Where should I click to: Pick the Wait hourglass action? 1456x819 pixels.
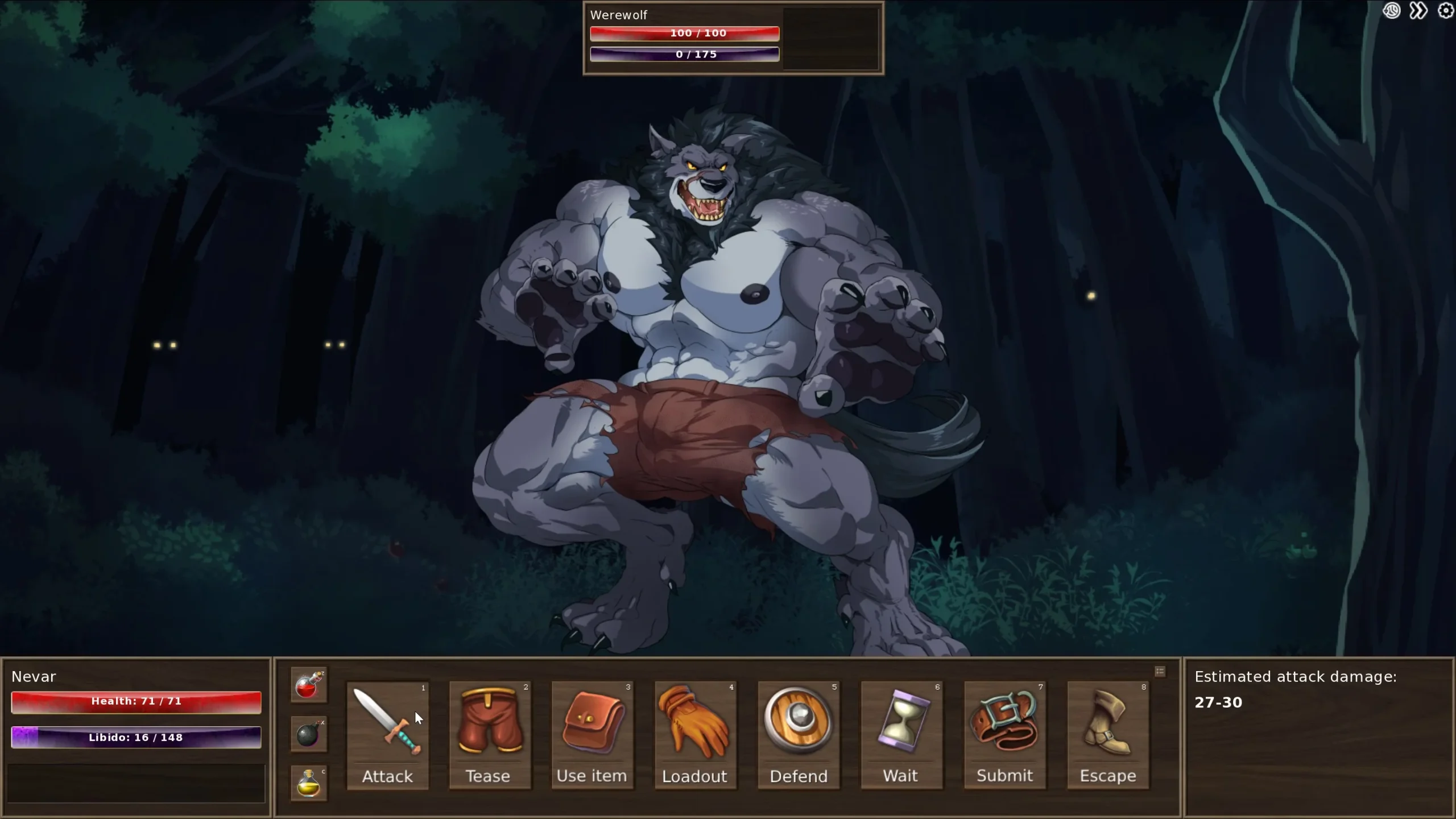tap(901, 735)
